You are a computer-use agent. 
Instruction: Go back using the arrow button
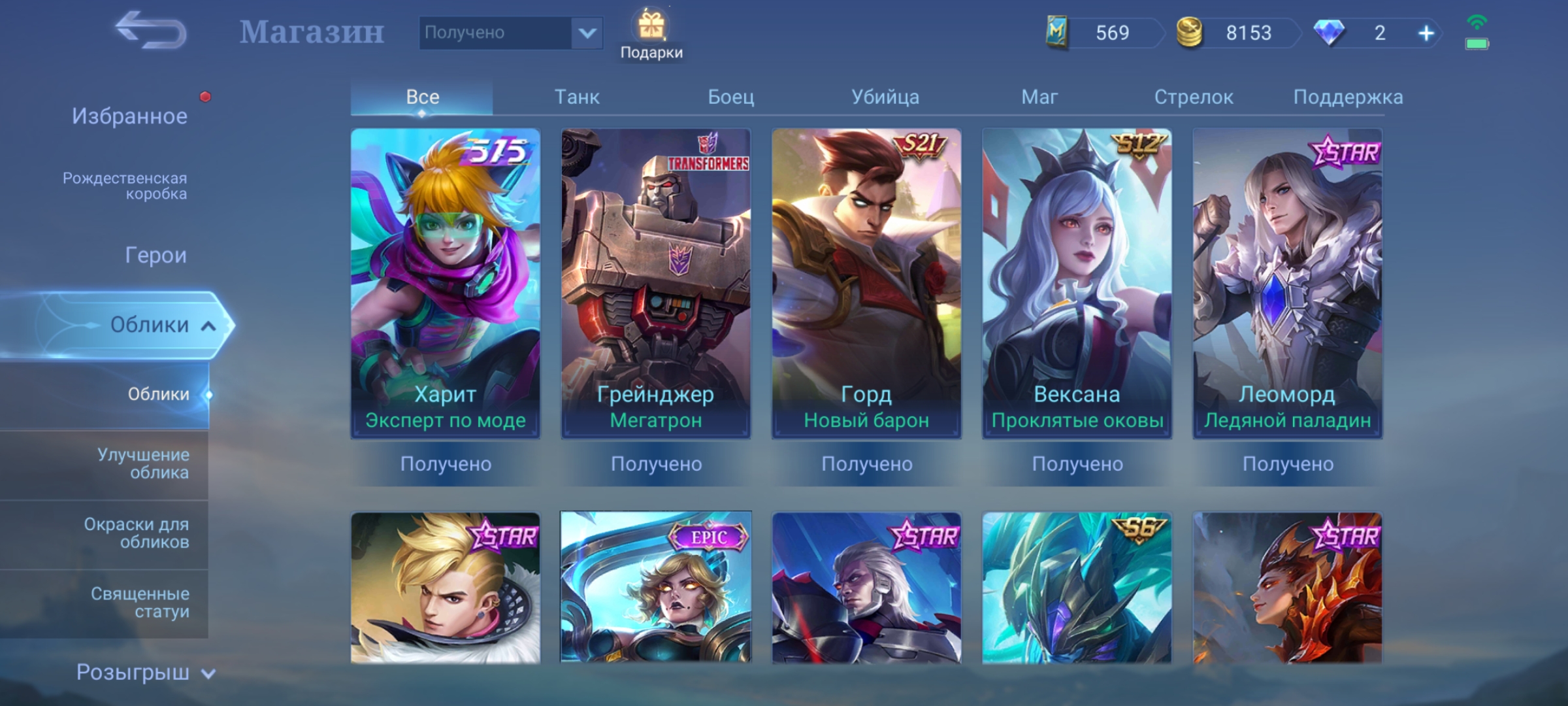pos(151,31)
